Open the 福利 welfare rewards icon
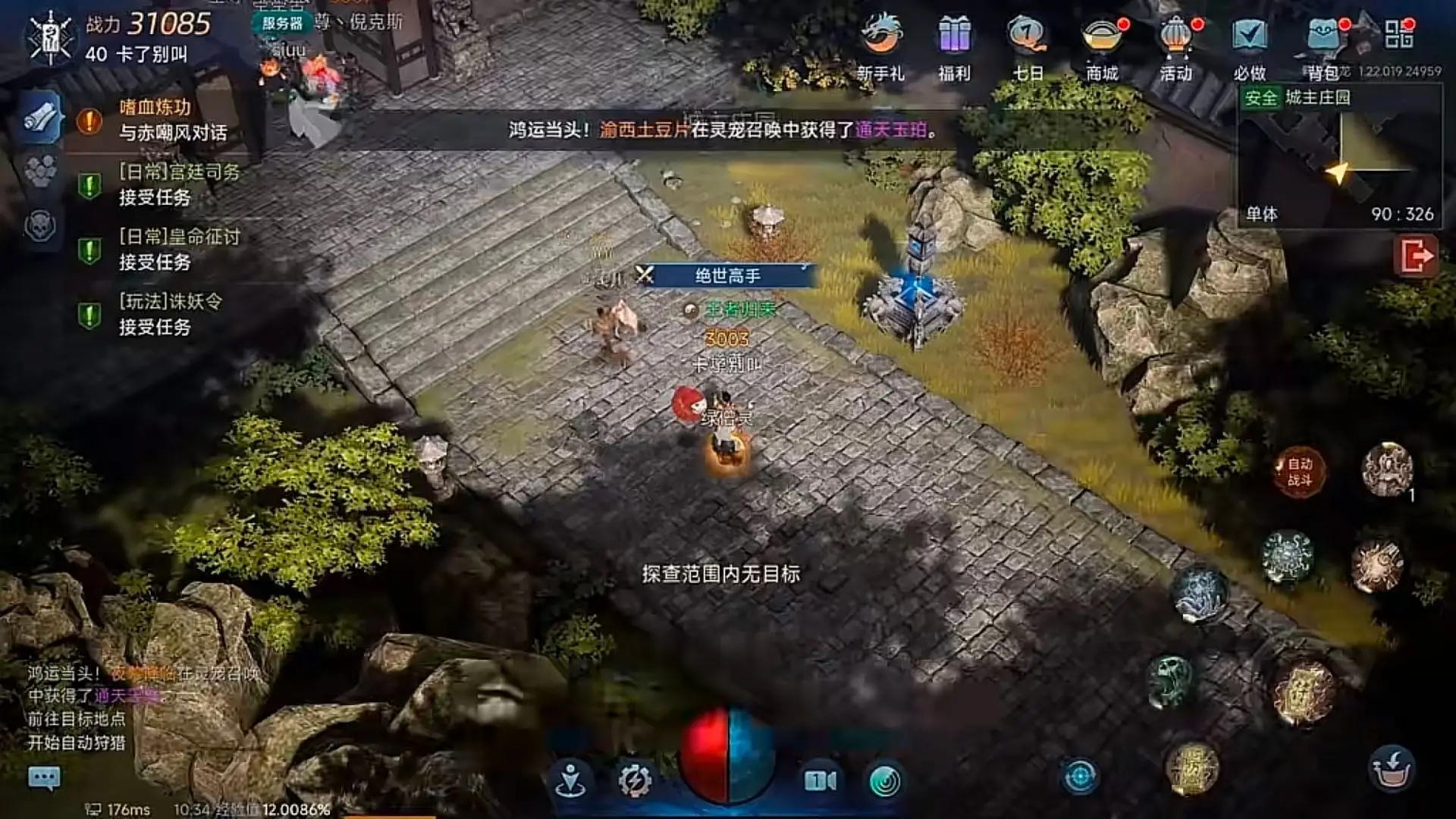Viewport: 1456px width, 819px height. pyautogui.click(x=952, y=42)
